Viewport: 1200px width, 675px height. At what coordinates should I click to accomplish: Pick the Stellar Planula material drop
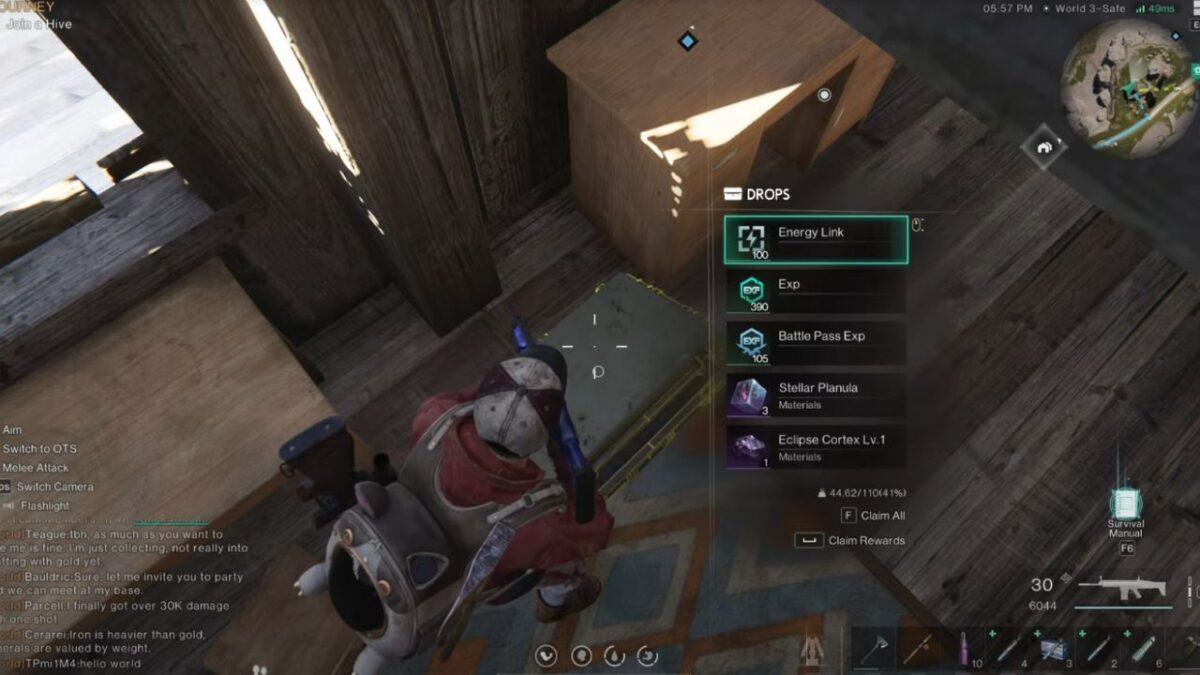(816, 395)
